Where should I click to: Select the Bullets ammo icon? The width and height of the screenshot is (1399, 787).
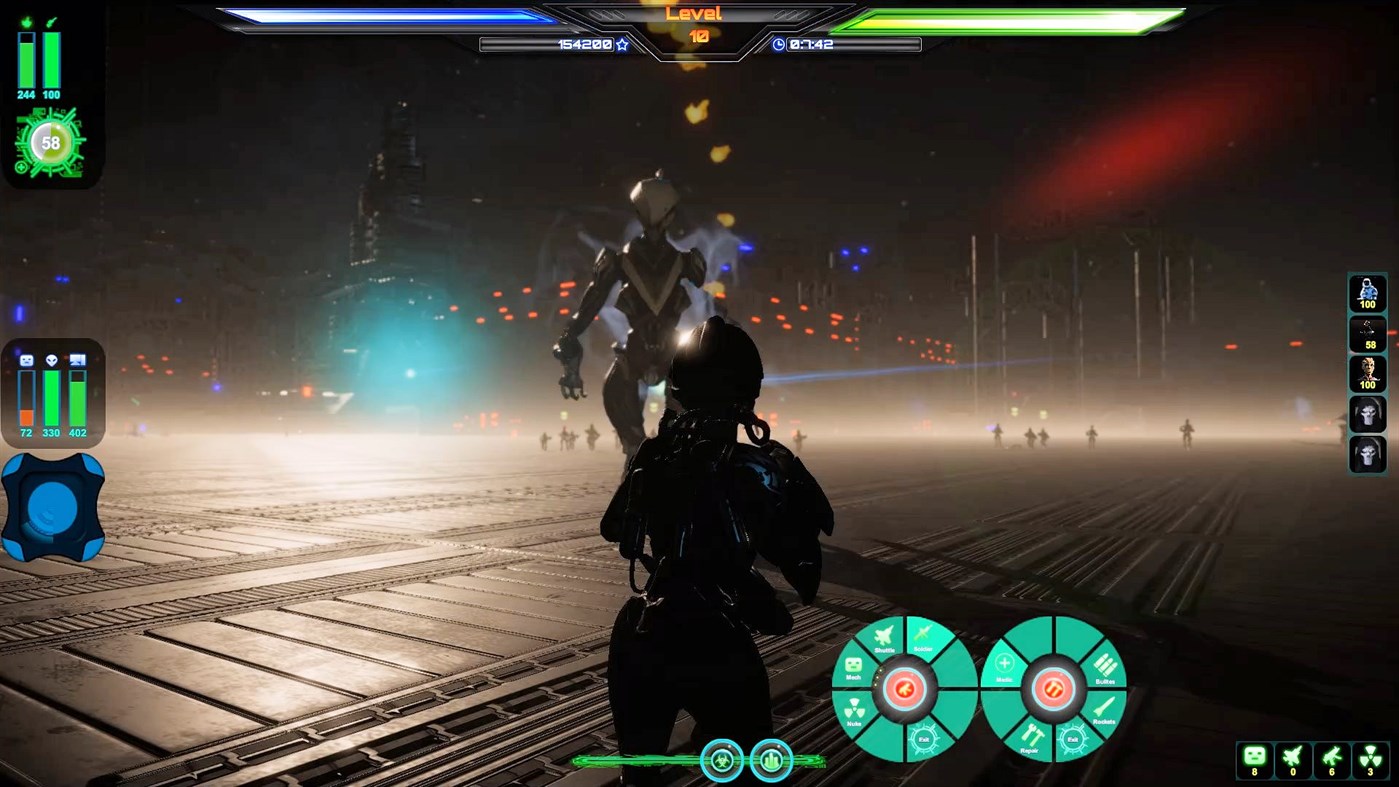[1106, 666]
